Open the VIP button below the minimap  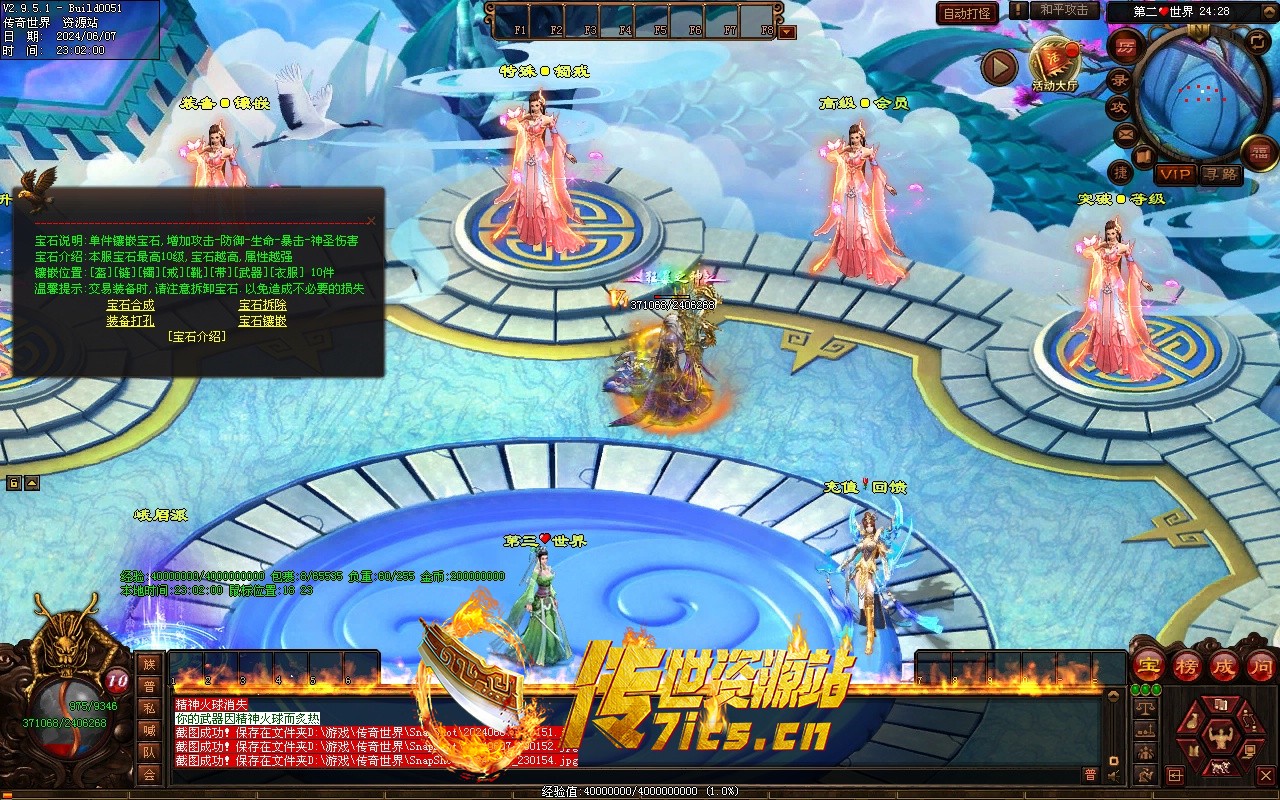click(x=1175, y=174)
